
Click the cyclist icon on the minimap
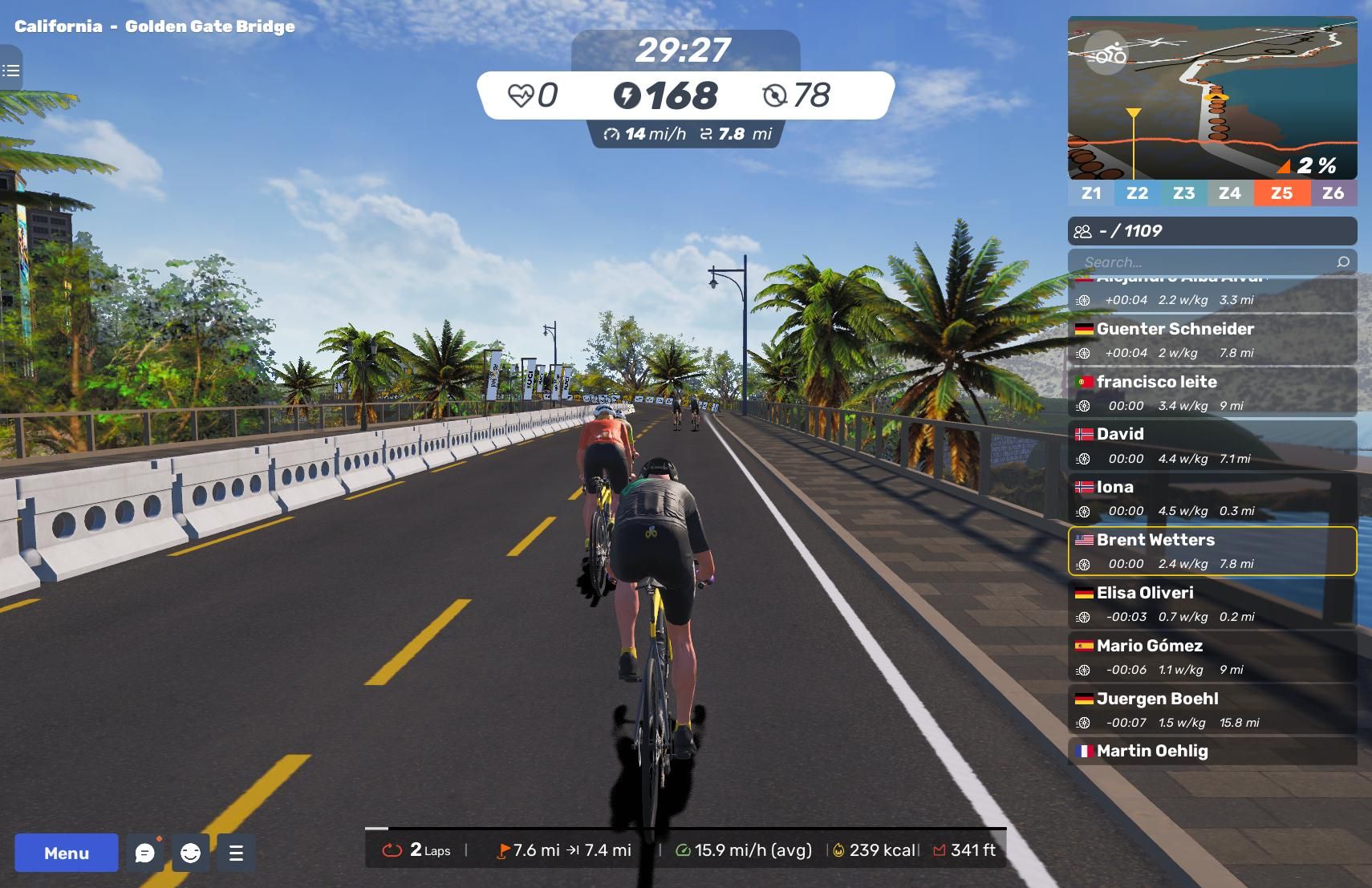[x=1106, y=54]
